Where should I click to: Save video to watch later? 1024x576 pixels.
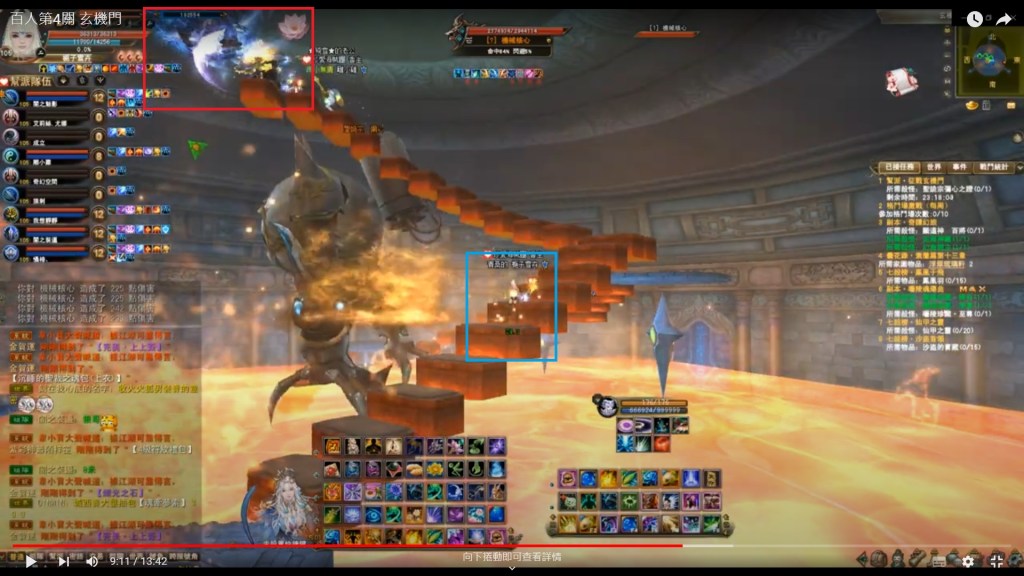(974, 19)
